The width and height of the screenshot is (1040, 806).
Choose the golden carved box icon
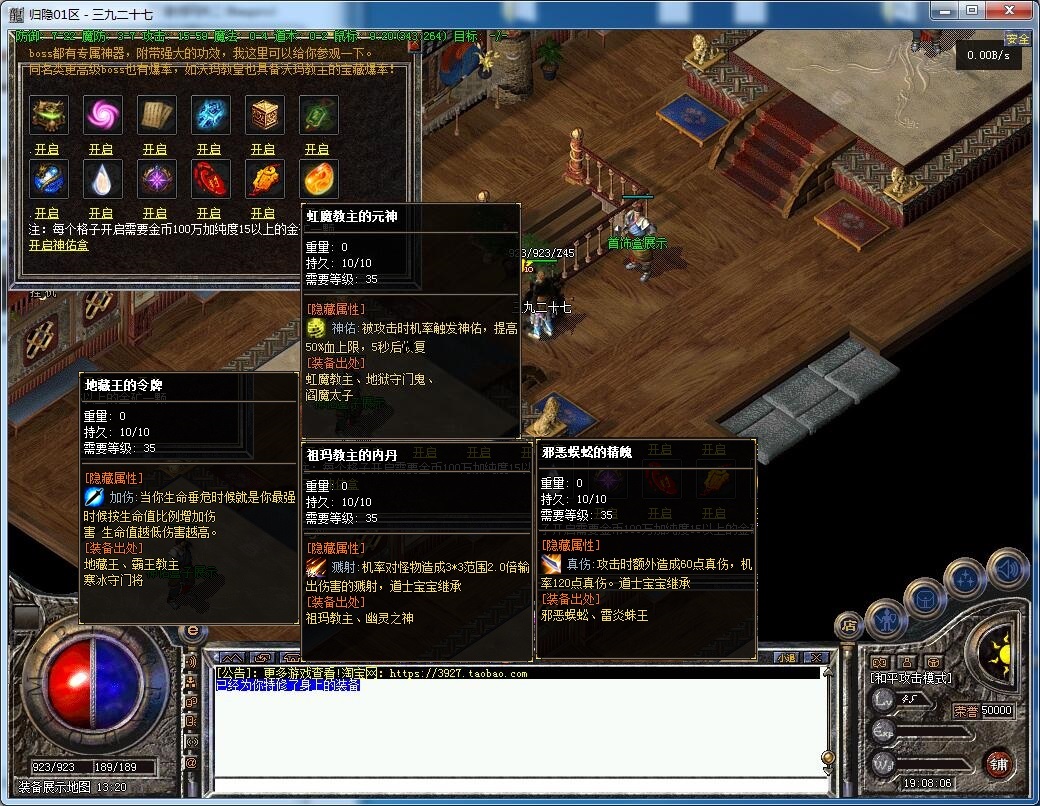[x=263, y=115]
